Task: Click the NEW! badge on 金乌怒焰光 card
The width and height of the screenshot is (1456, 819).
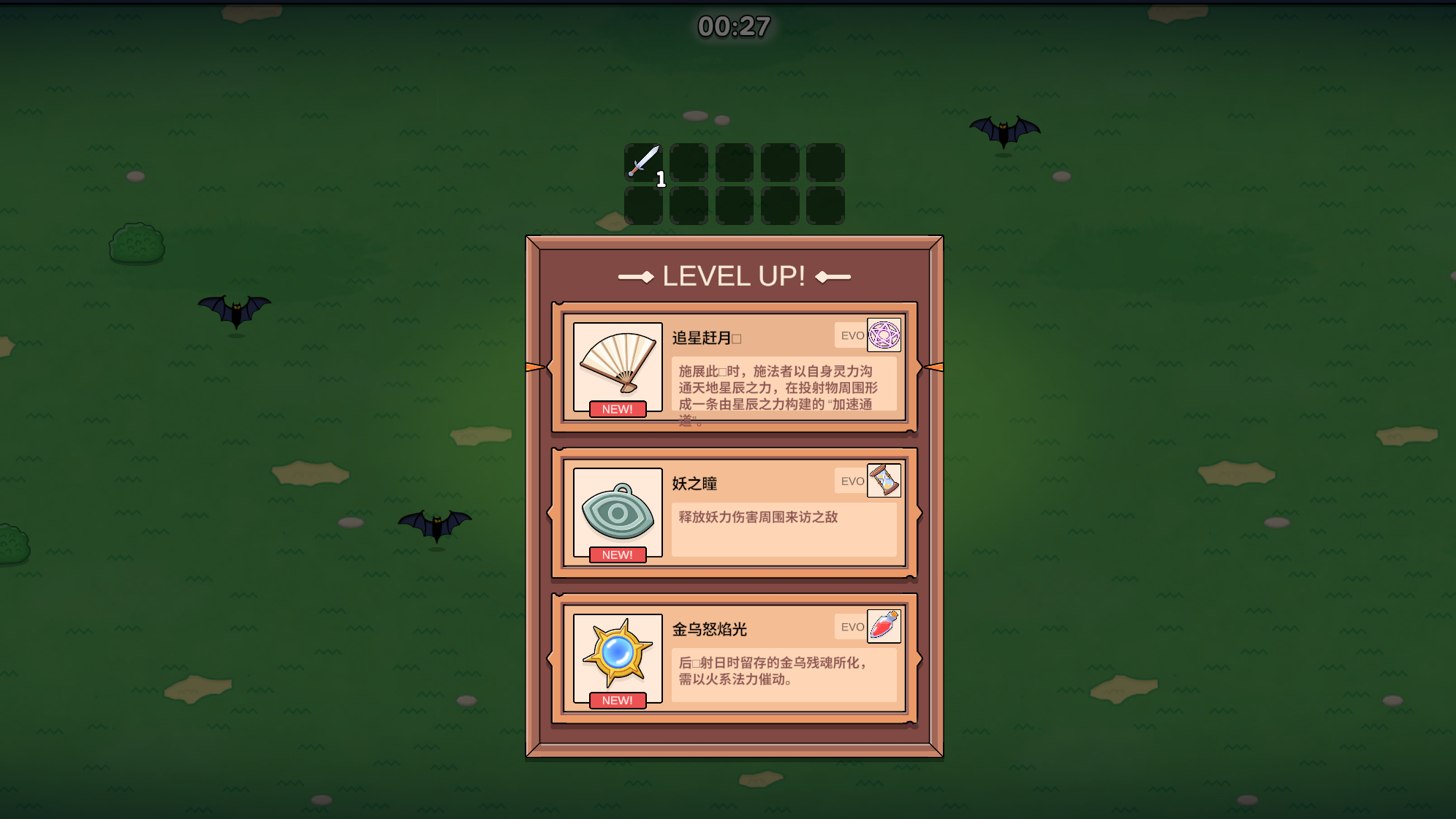Action: tap(618, 700)
